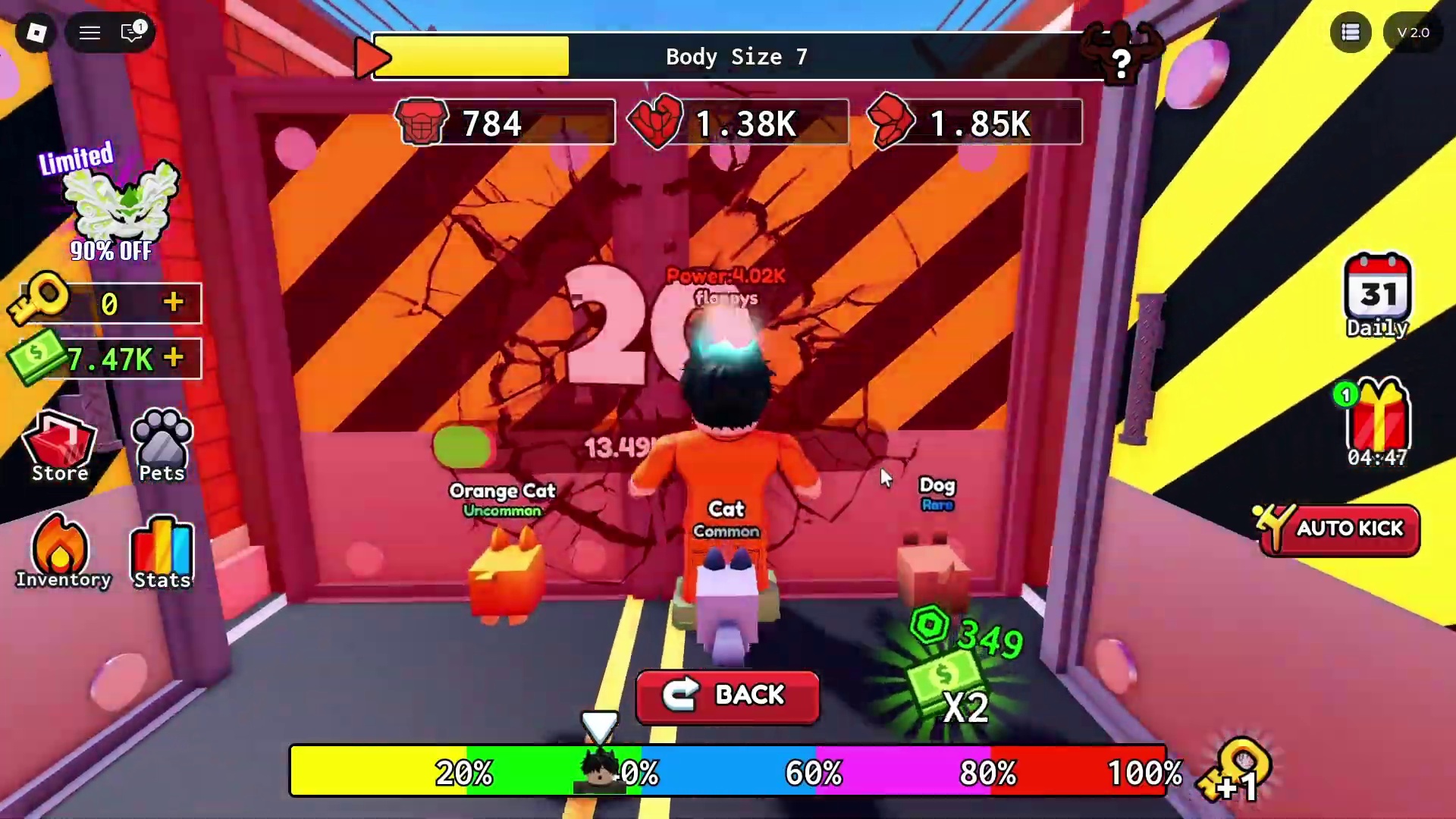The width and height of the screenshot is (1456, 819).
Task: Open the Daily rewards calendar
Action: point(1377,297)
